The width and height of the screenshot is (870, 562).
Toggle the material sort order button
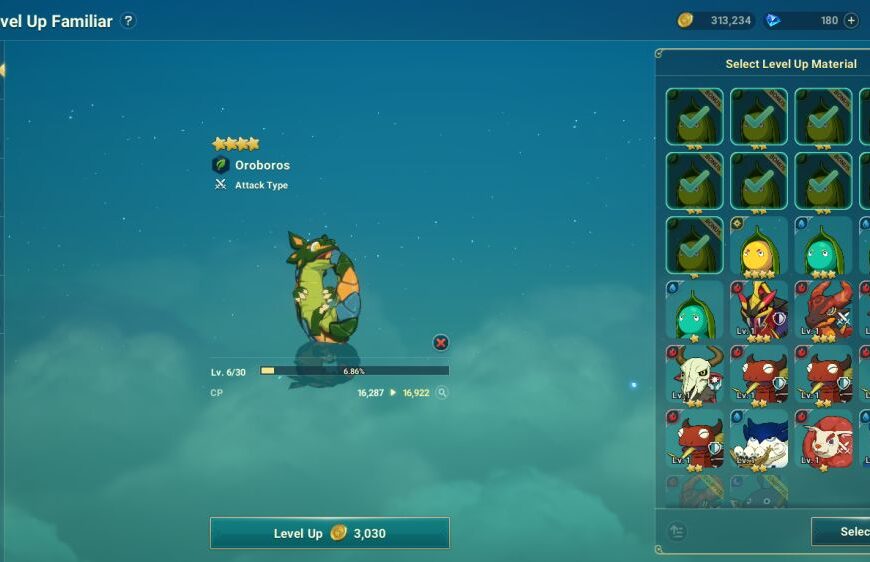677,531
